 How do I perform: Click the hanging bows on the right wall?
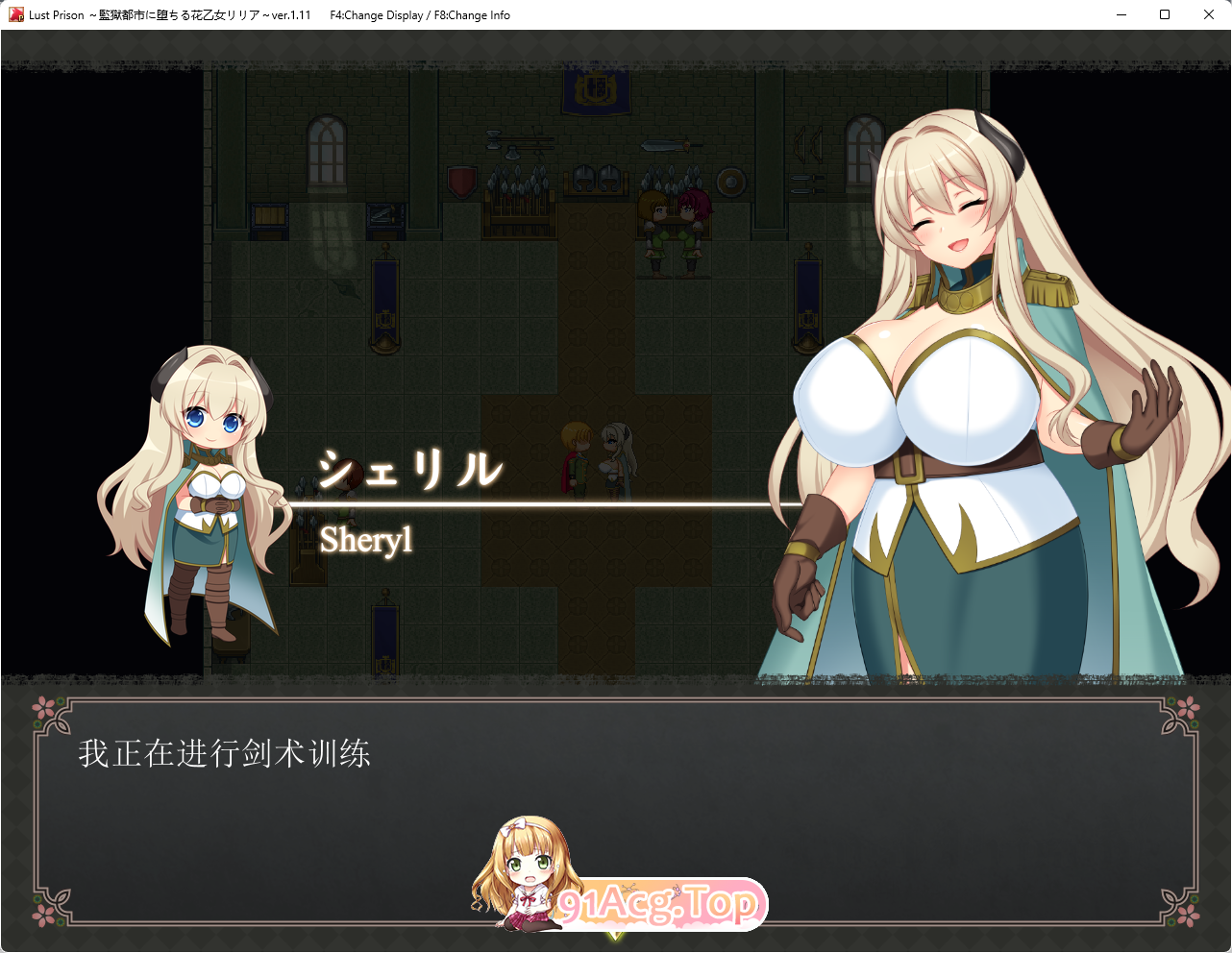pos(807,144)
